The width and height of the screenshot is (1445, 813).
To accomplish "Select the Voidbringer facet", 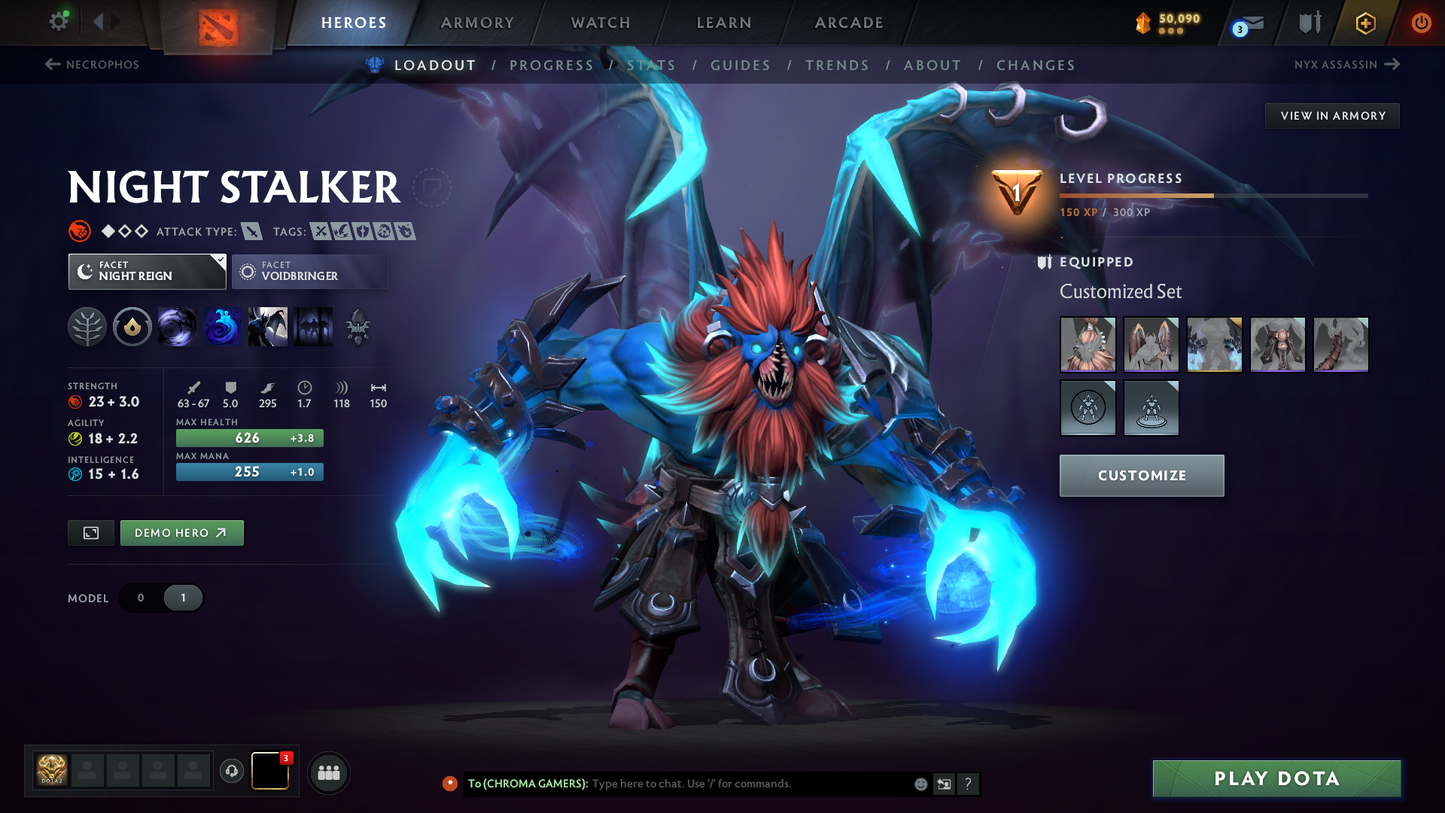I will coord(309,271).
